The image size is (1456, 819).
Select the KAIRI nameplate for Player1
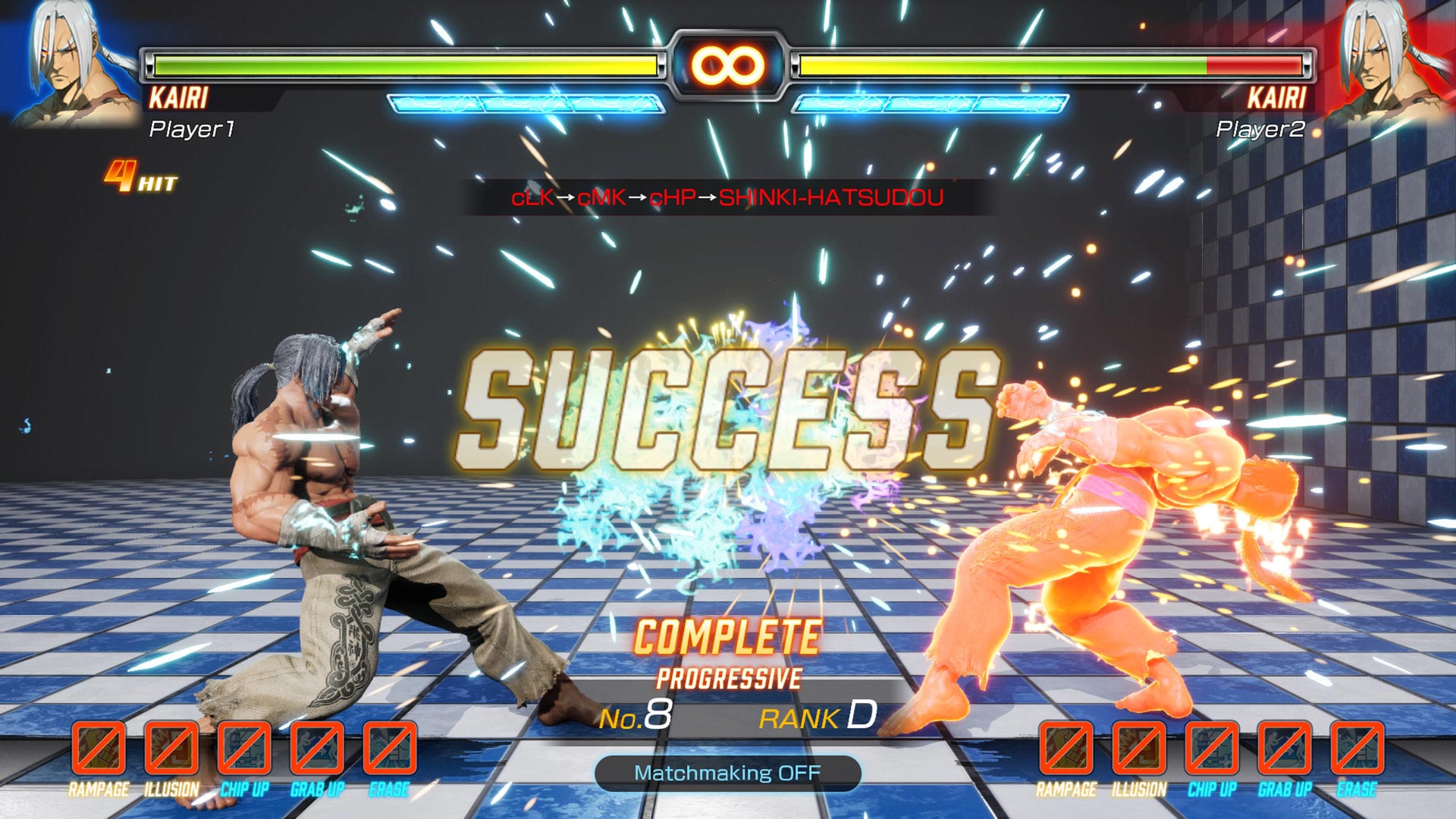(x=179, y=96)
